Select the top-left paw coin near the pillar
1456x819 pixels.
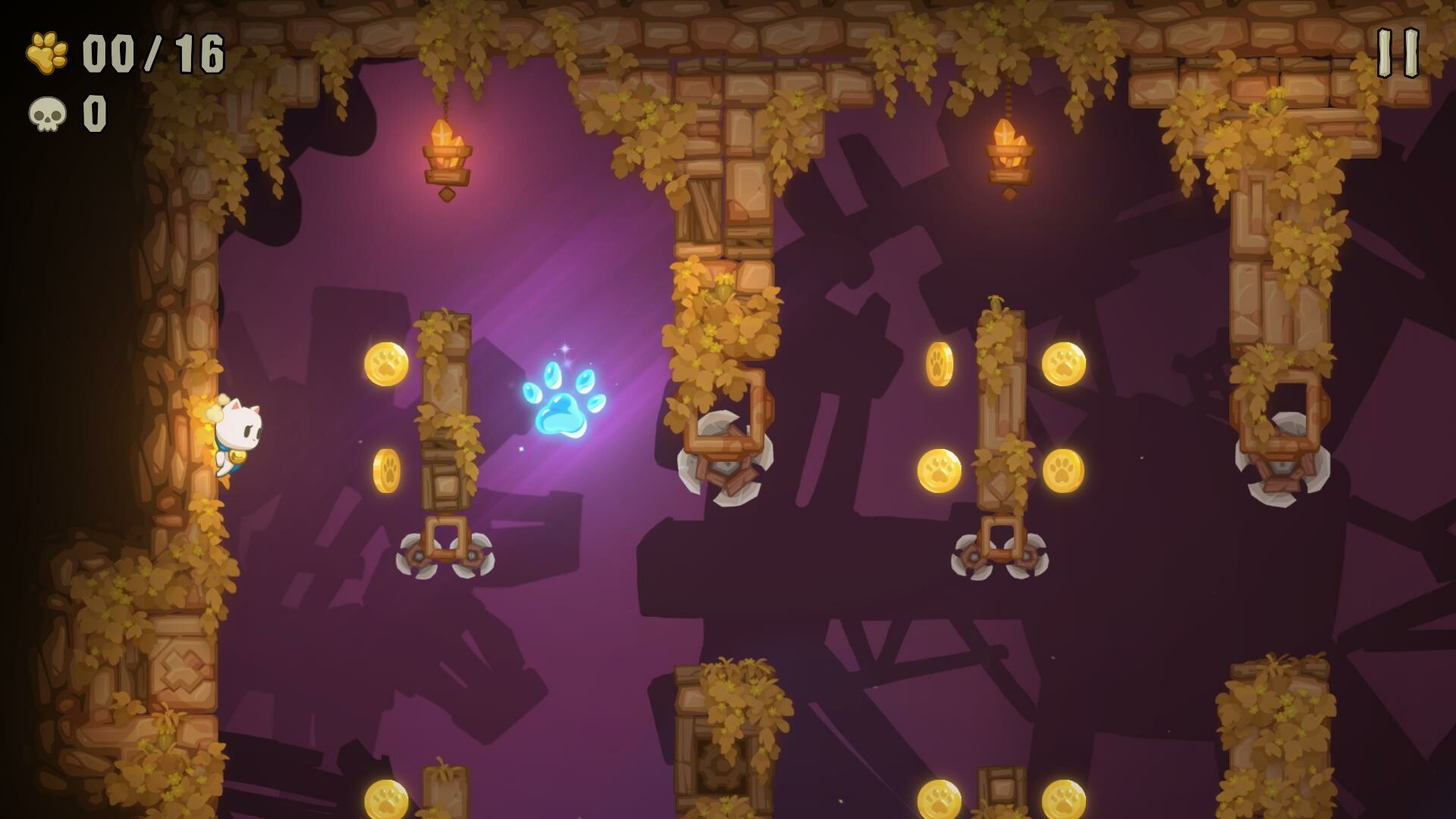[x=387, y=364]
